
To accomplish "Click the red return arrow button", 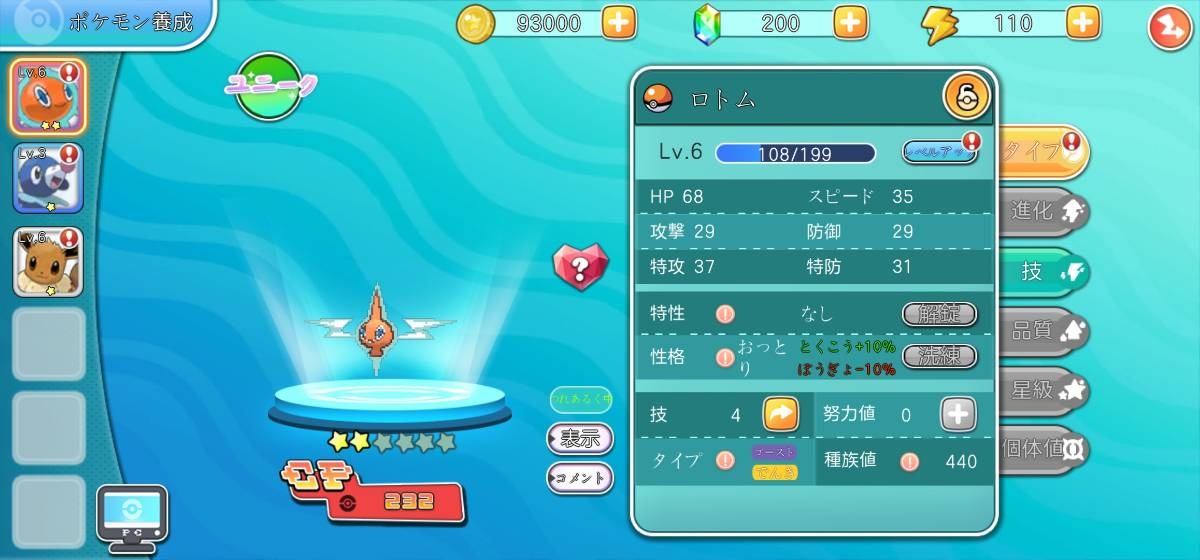I will pos(1167,27).
